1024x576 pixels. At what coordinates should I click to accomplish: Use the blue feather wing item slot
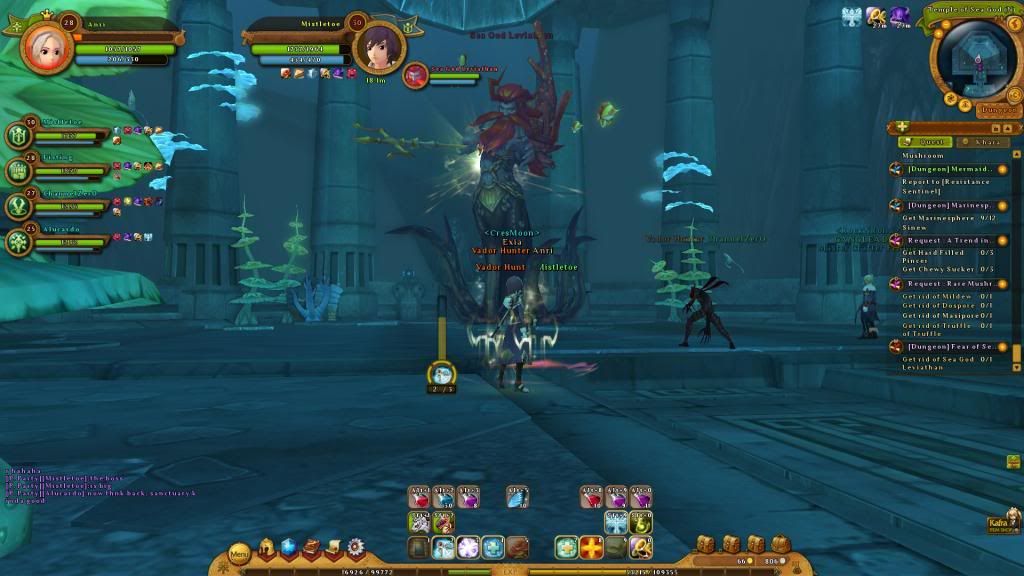(x=517, y=497)
